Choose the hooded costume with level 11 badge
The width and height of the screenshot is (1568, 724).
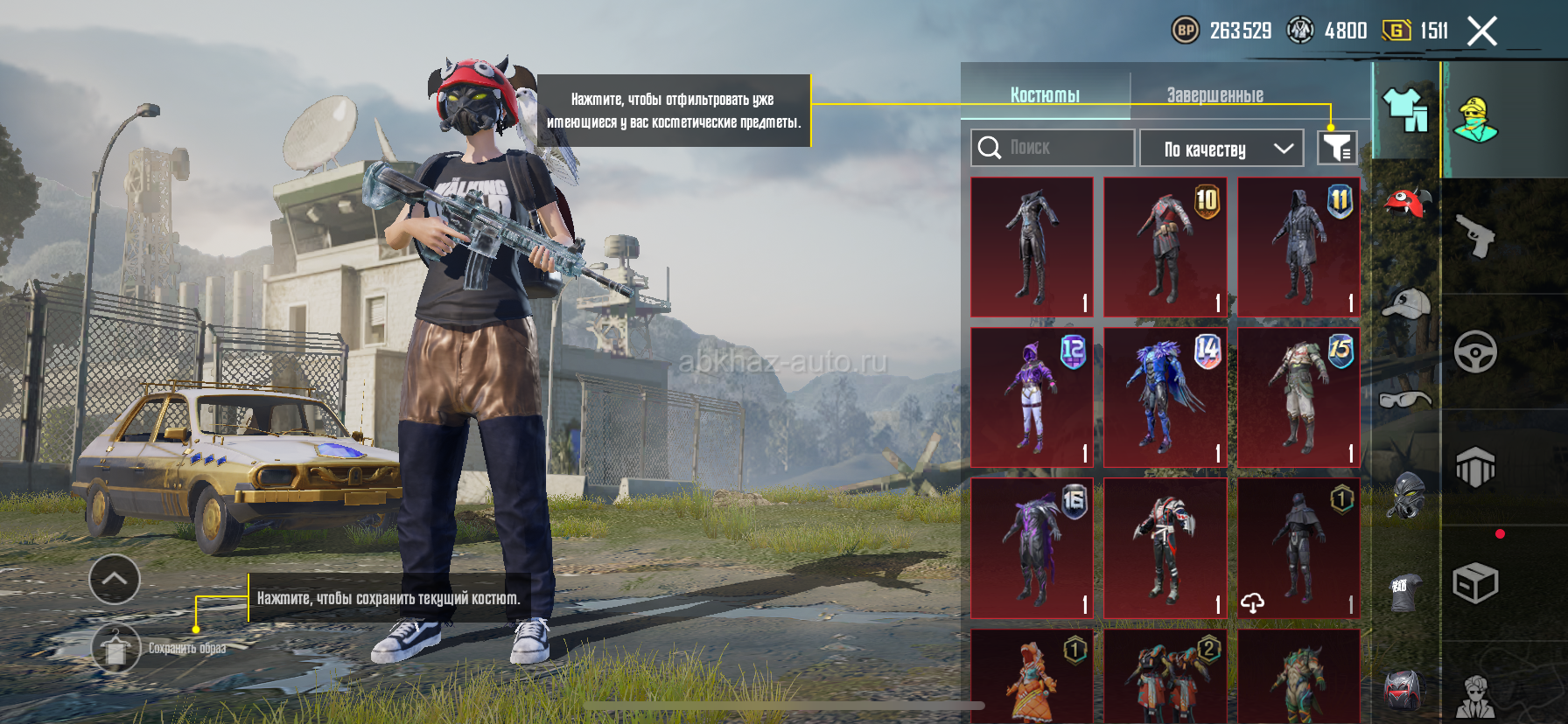[x=1298, y=247]
